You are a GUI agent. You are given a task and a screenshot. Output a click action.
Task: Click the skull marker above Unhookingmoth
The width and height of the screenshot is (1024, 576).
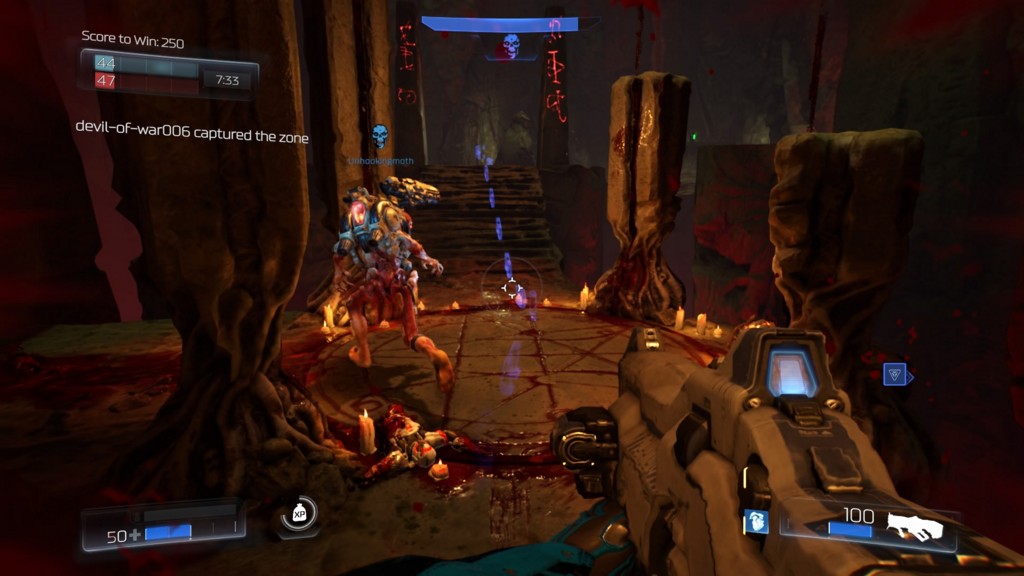click(379, 135)
